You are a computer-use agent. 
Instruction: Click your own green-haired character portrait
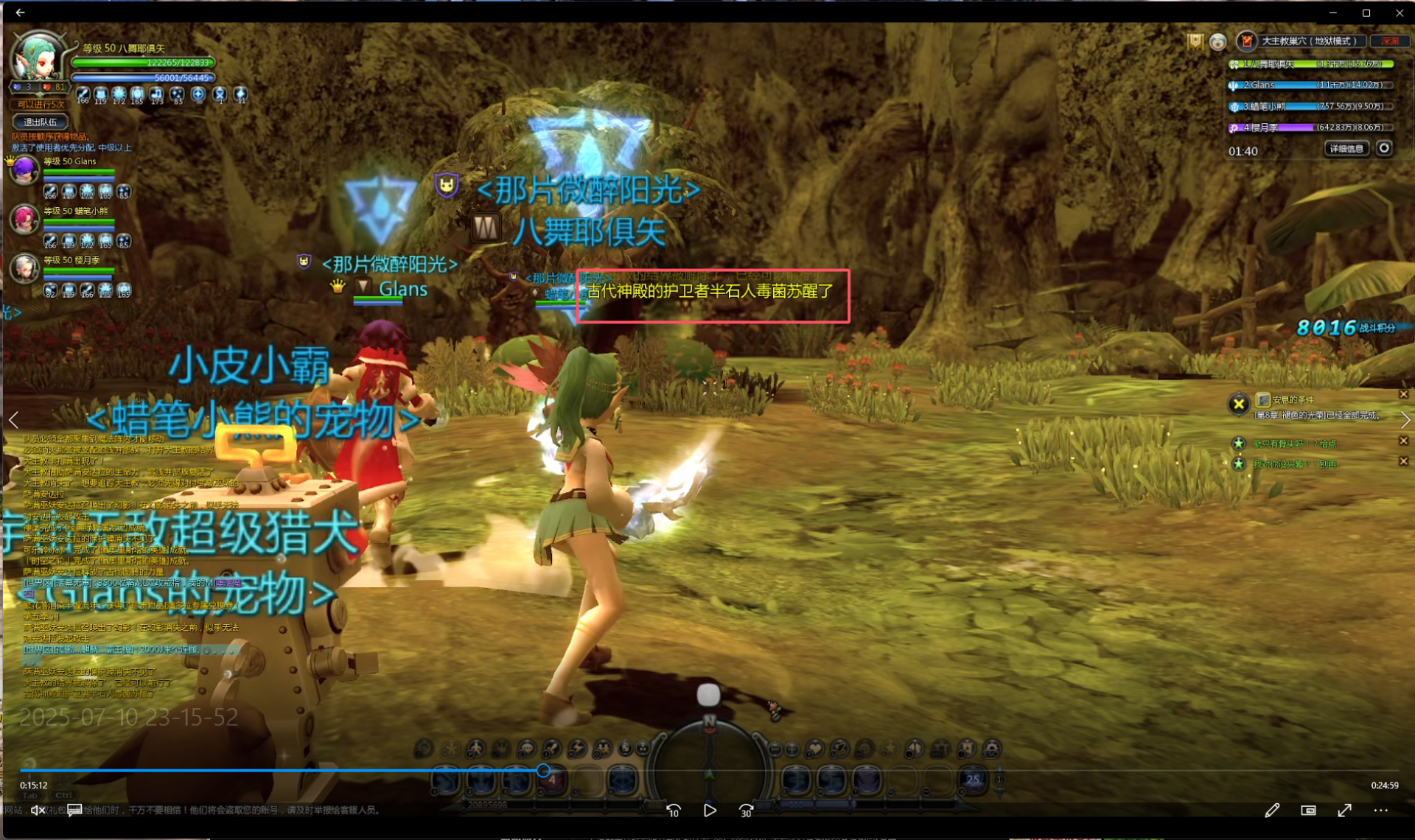38,59
